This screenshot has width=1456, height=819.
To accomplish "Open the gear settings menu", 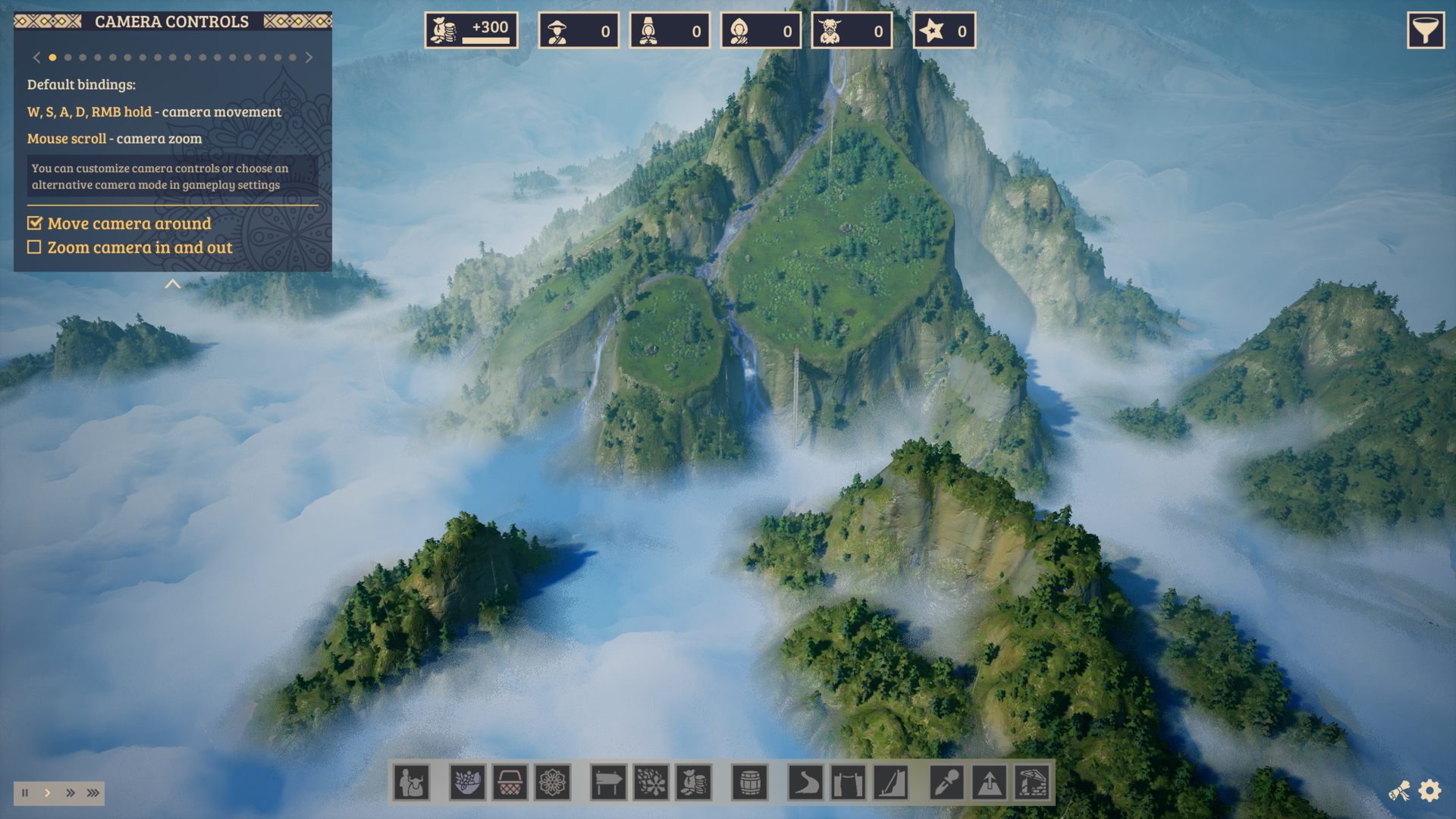I will coord(1429,791).
